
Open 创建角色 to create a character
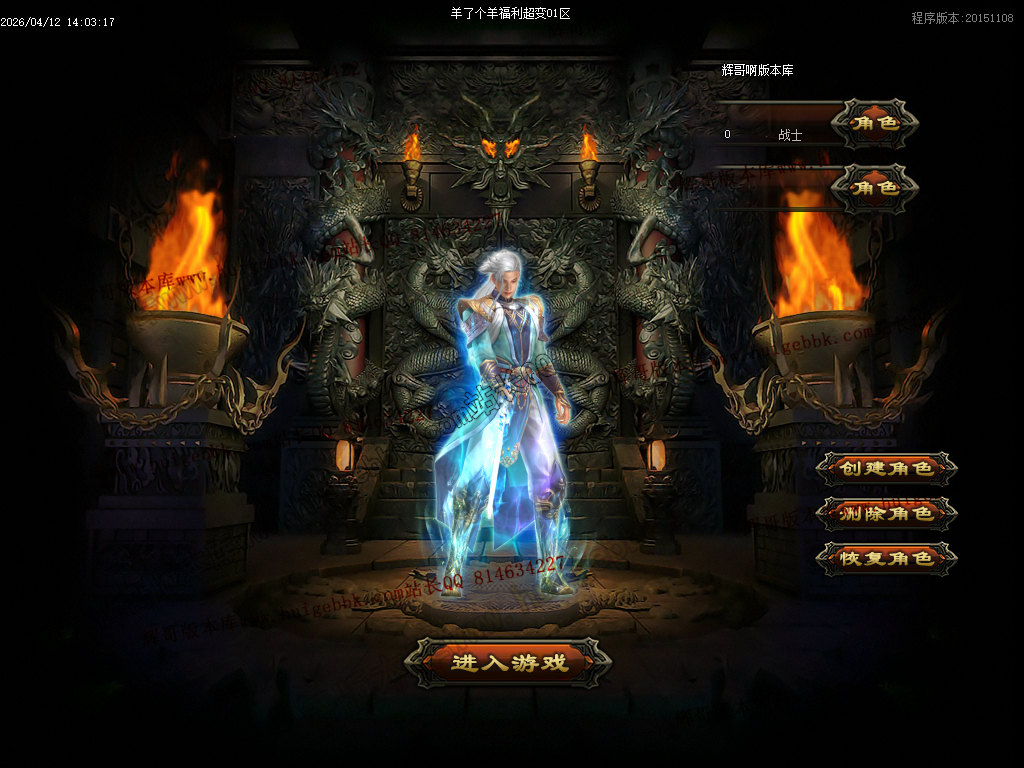(x=886, y=468)
